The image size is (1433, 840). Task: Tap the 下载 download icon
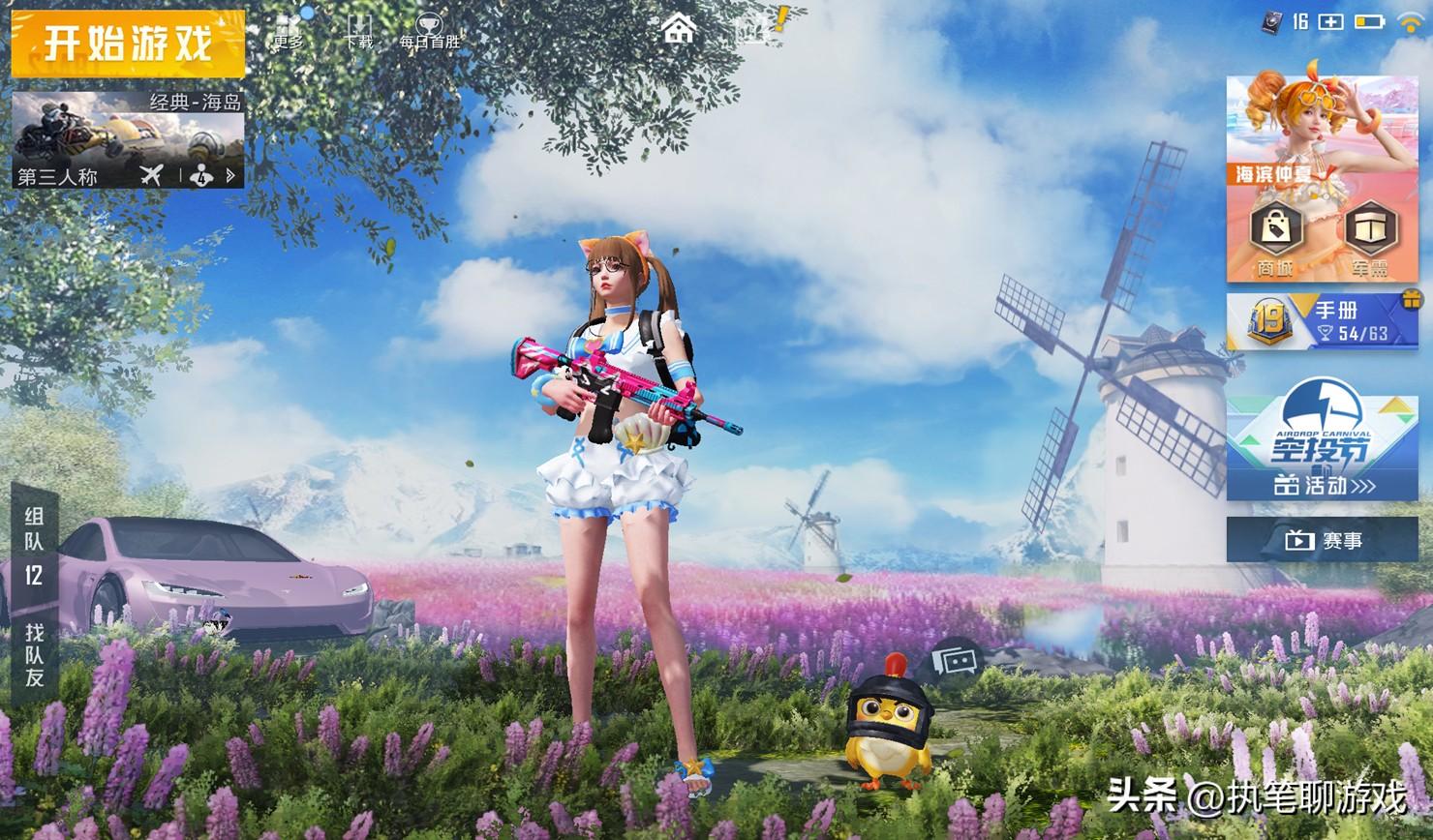click(x=358, y=30)
